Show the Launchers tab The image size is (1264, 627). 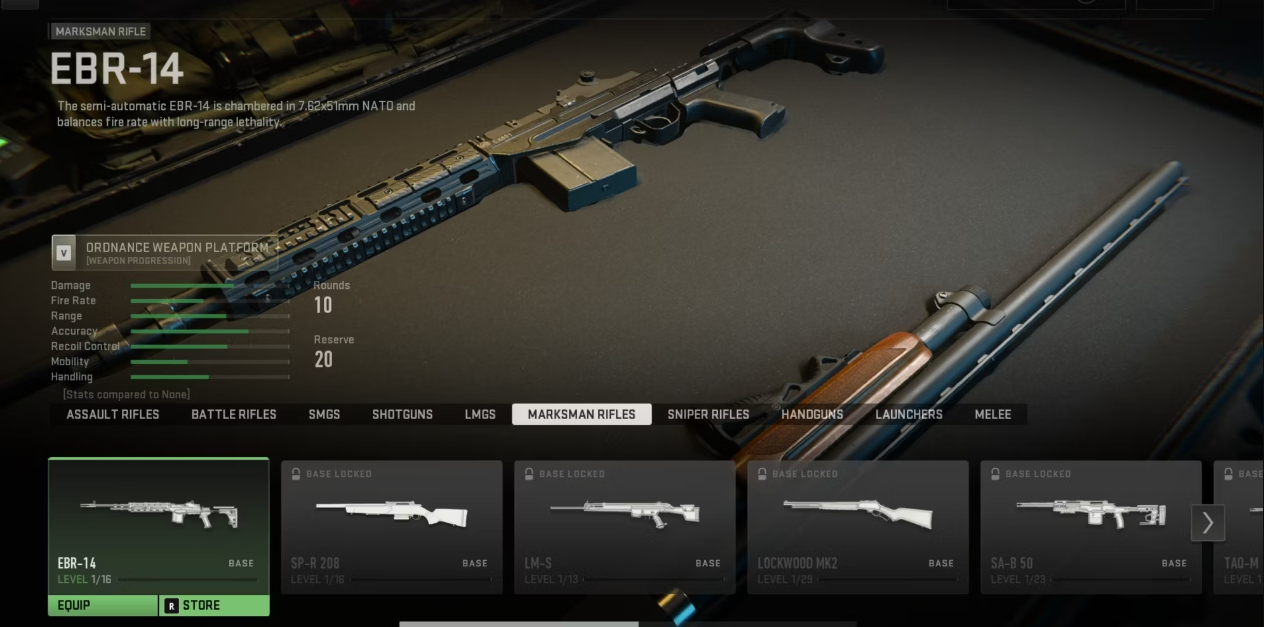pos(909,414)
